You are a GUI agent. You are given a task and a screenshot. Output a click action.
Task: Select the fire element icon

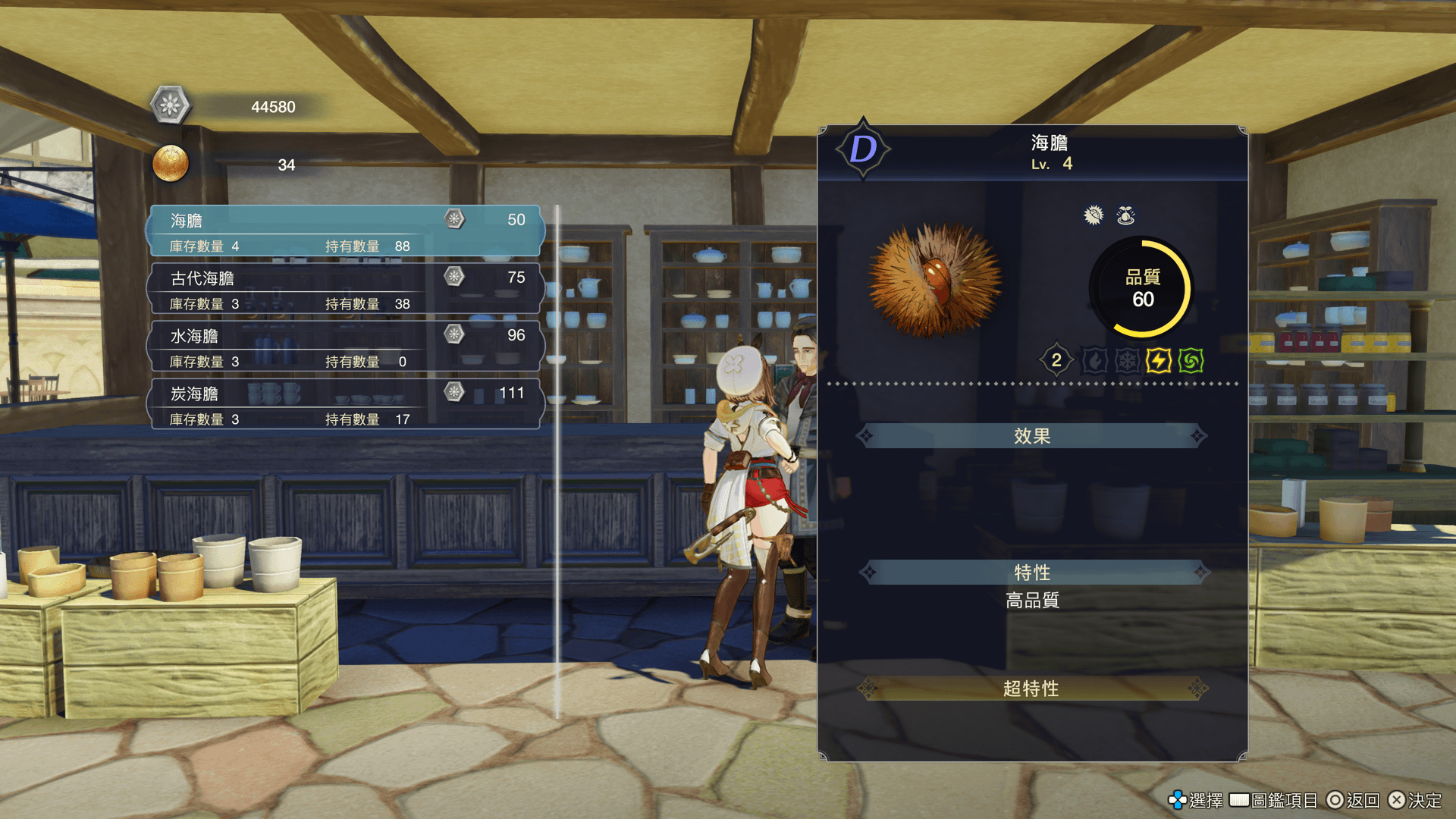tap(1094, 361)
